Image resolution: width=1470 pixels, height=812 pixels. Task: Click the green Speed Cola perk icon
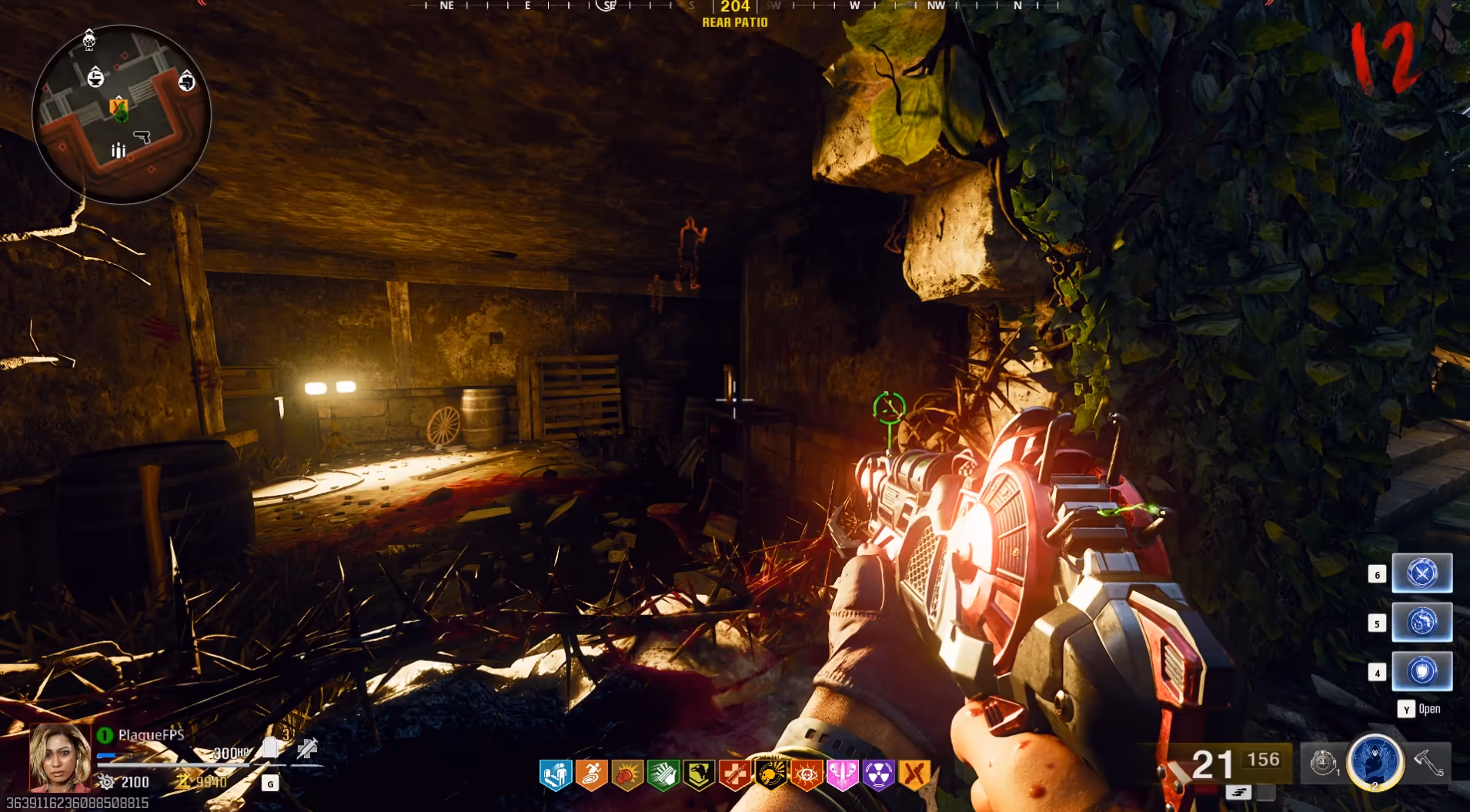click(x=663, y=775)
